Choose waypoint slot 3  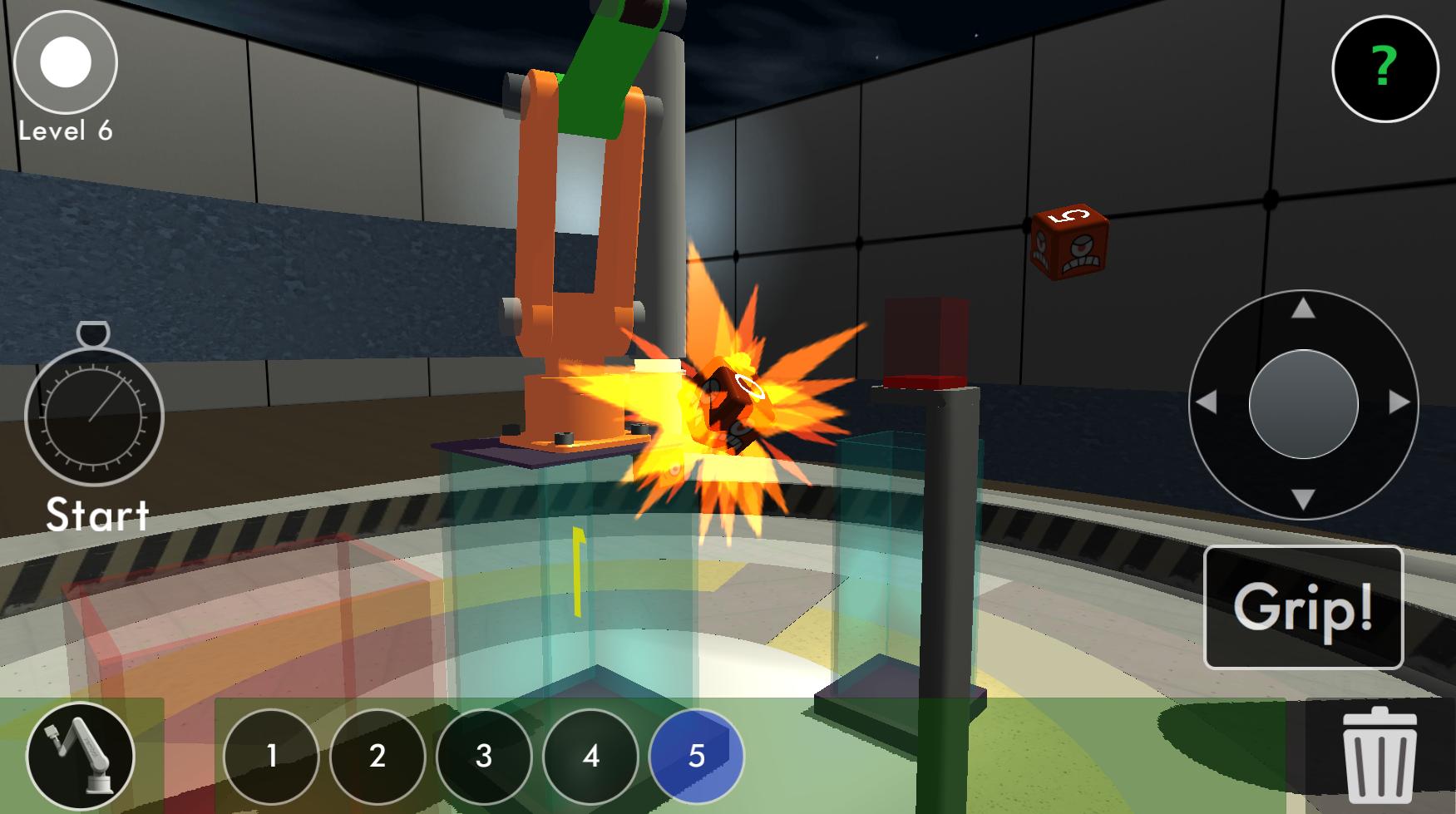tap(484, 756)
